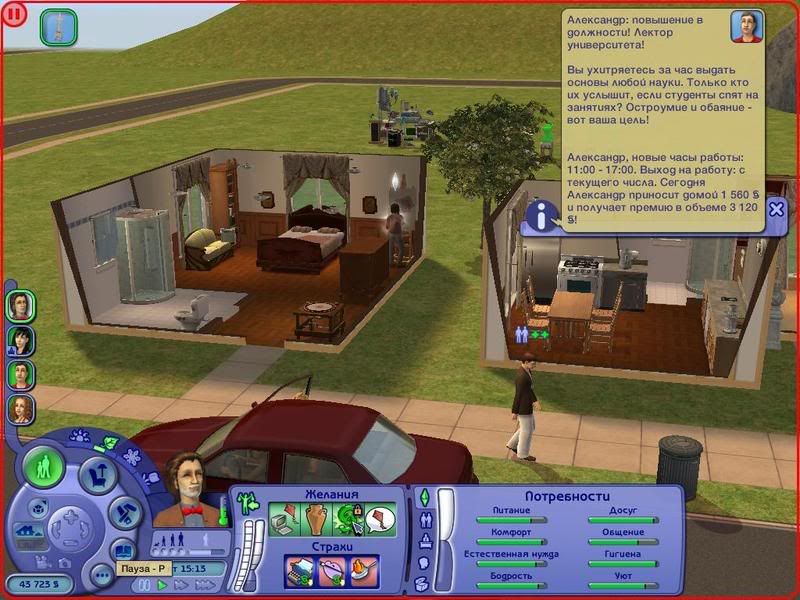Select the bottom family member portrait
This screenshot has width=800, height=600.
20,409
